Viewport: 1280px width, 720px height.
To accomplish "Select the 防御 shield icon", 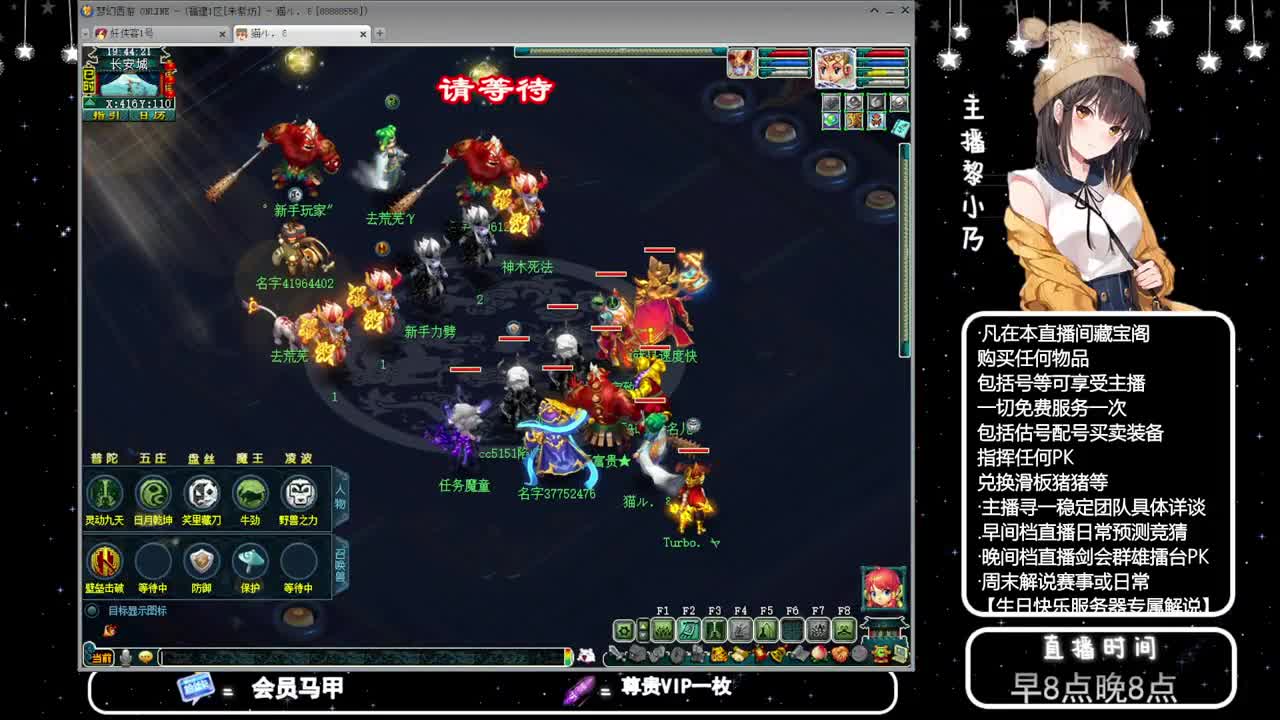I will pos(202,563).
